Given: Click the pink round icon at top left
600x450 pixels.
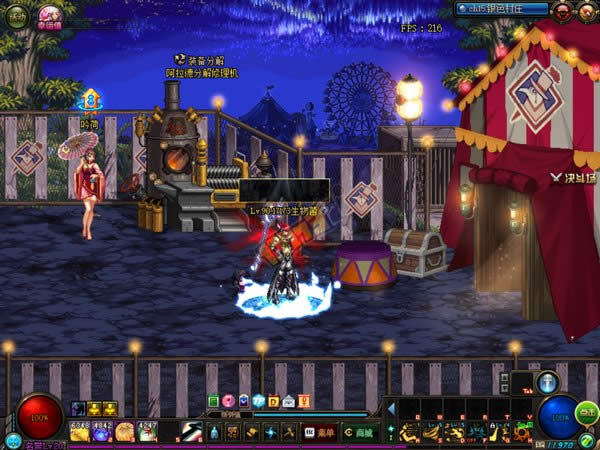Looking at the screenshot, I should 48,15.
